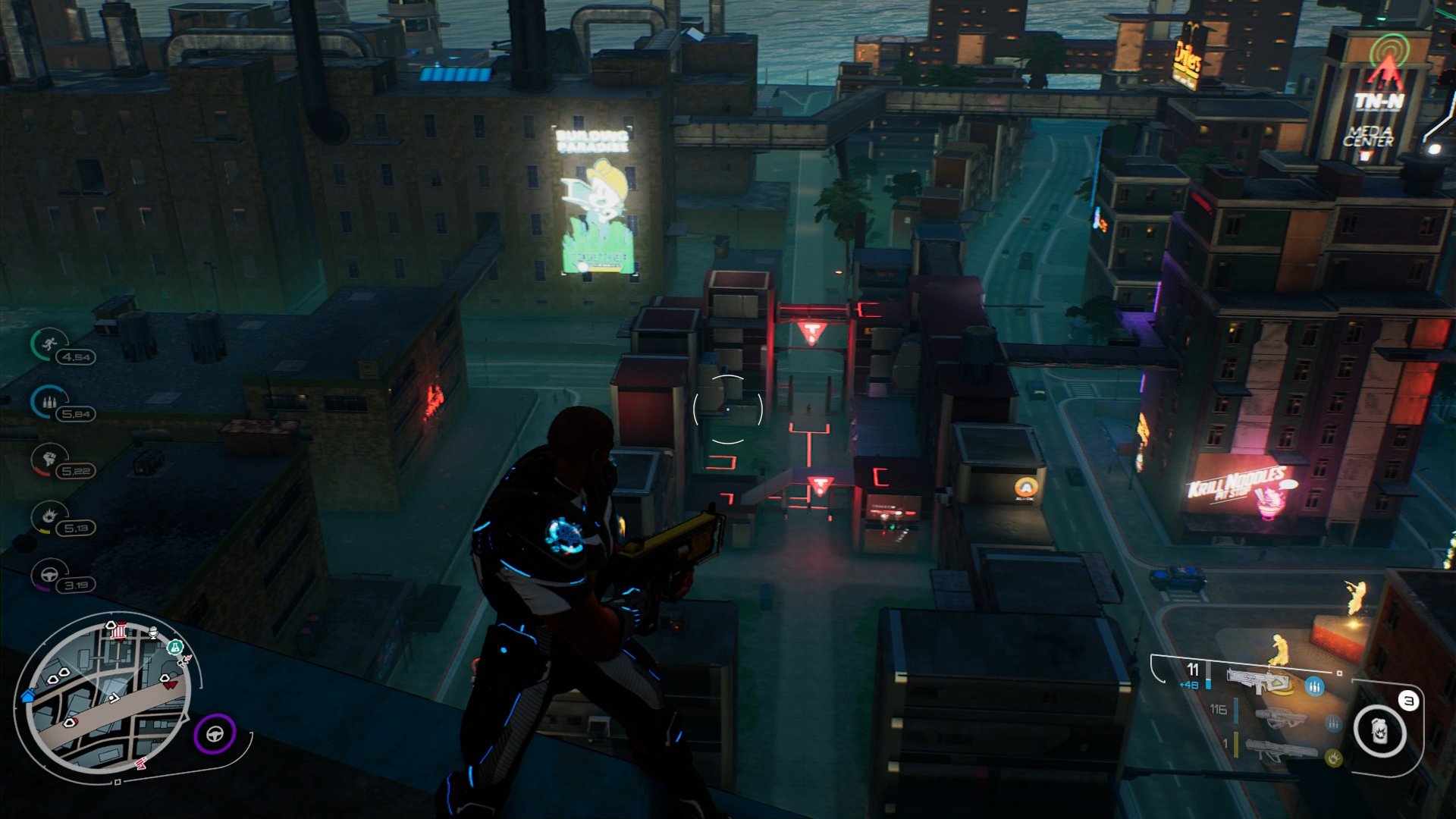The height and width of the screenshot is (819, 1456).
Task: Click the Explosives blast skill icon
Action: [49, 516]
